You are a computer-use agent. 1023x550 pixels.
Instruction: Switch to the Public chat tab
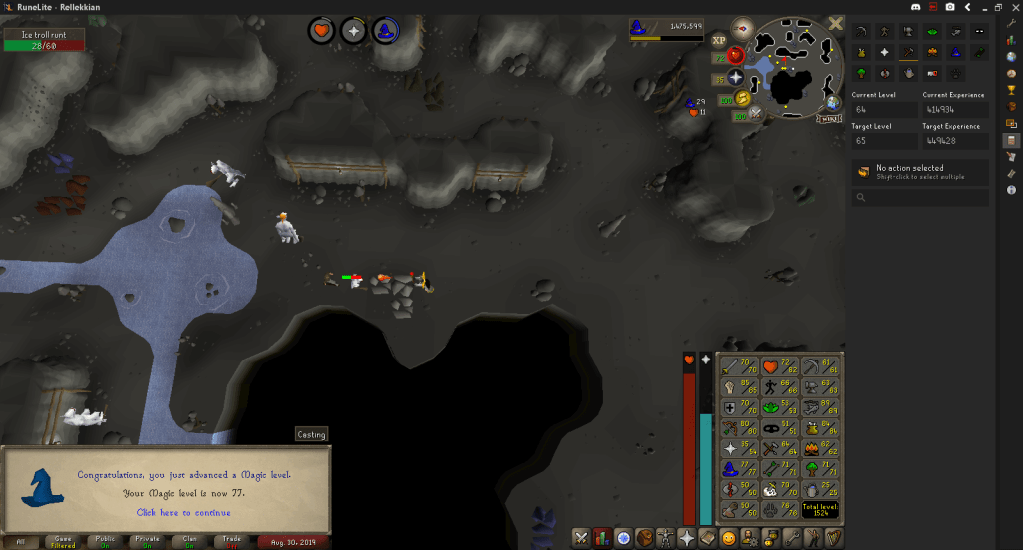[106, 541]
